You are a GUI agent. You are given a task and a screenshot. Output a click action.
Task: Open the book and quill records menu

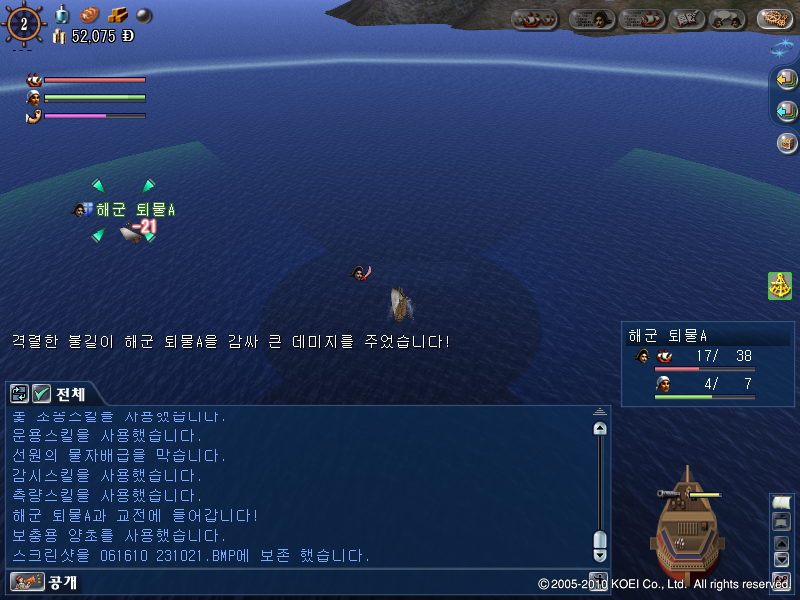point(687,19)
